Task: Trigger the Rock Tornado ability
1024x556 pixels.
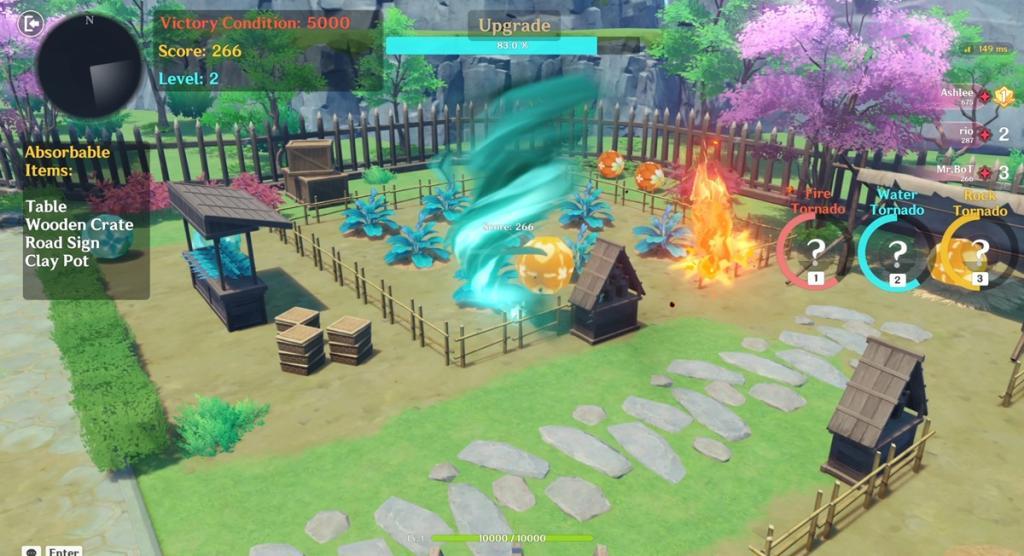Action: click(978, 252)
